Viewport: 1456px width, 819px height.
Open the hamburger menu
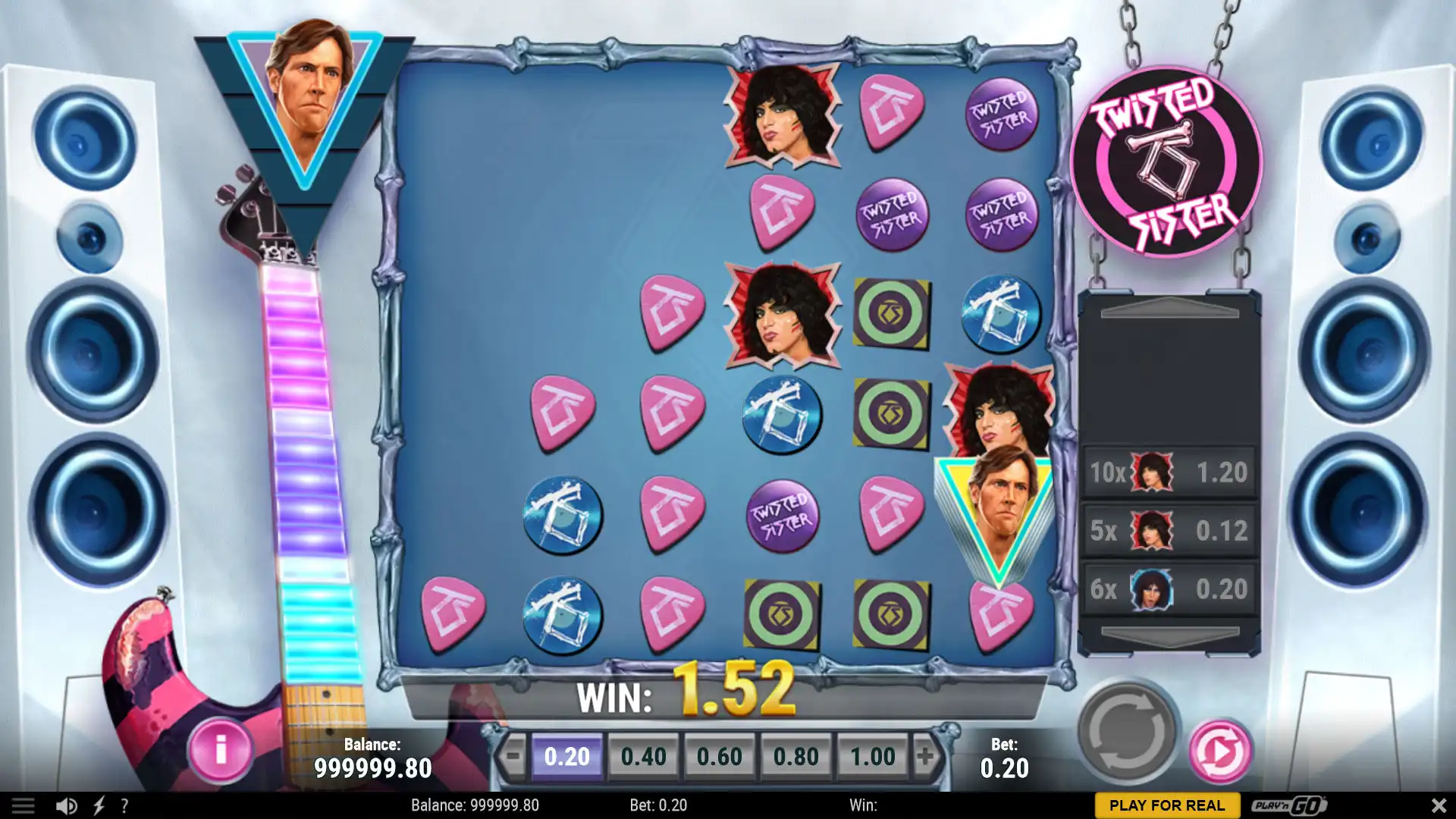23,805
